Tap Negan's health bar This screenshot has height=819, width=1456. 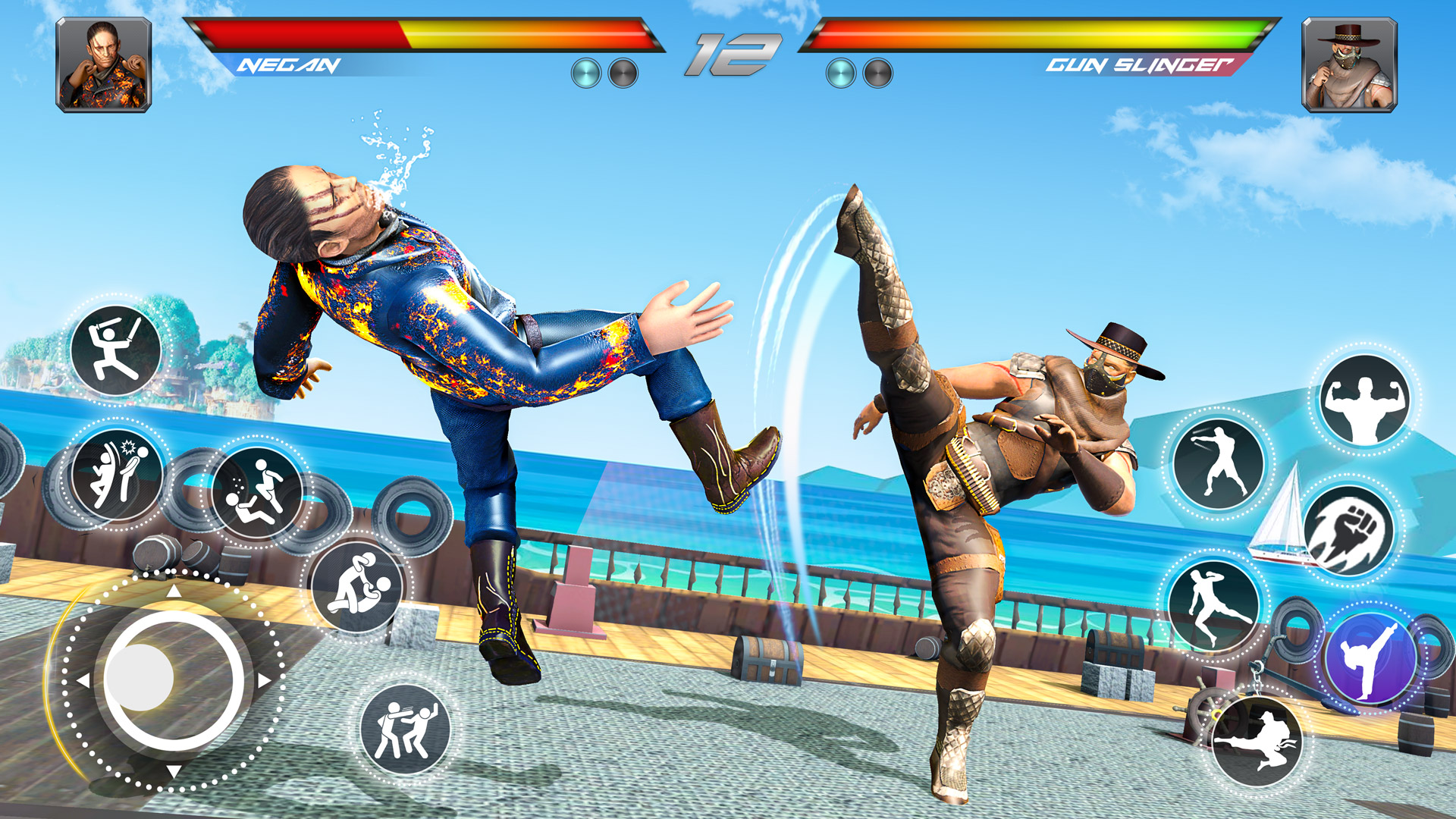[x=425, y=34]
